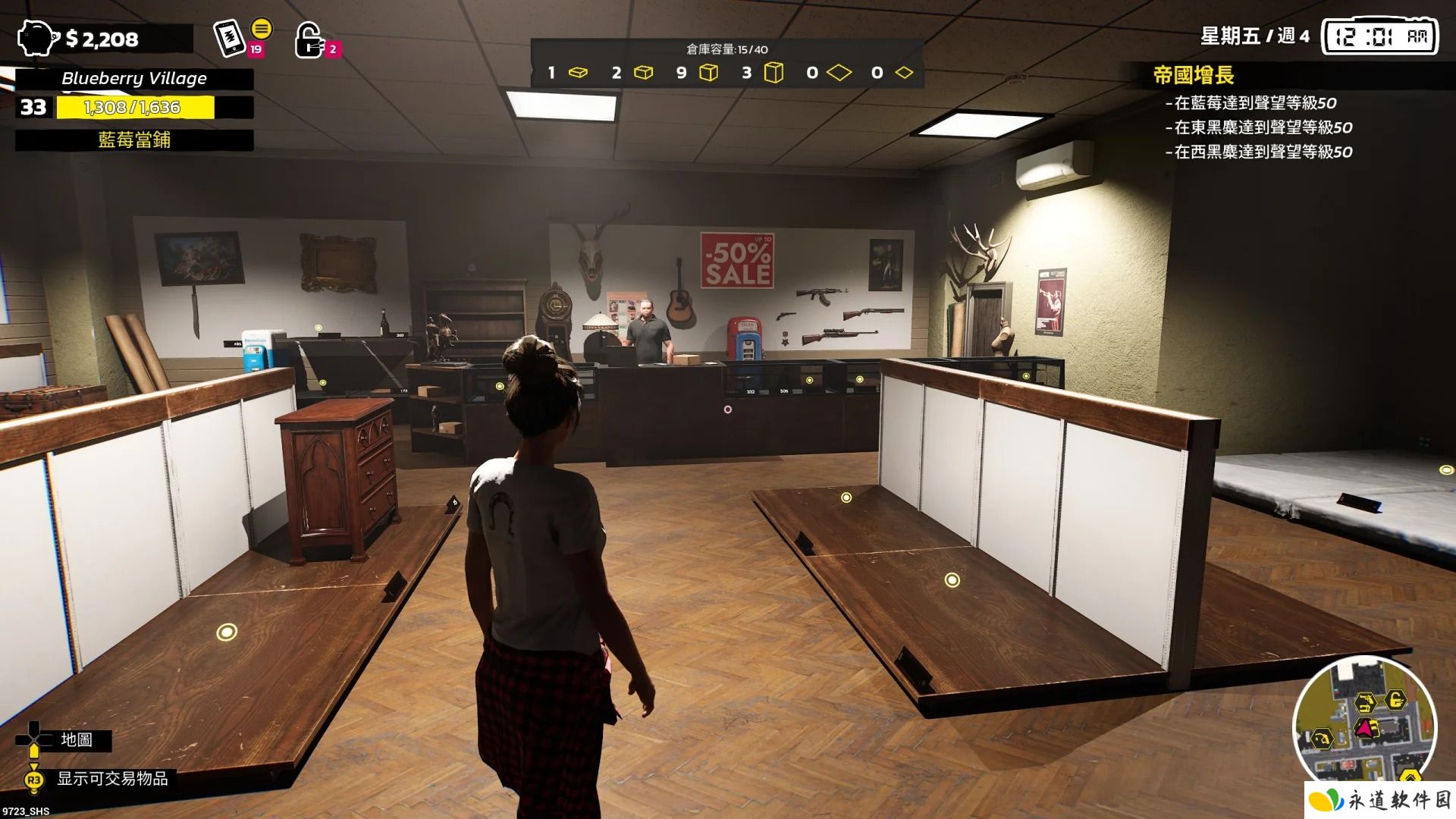The image size is (1456, 819).
Task: Select the tall box storage icon with count 3
Action: point(773,73)
